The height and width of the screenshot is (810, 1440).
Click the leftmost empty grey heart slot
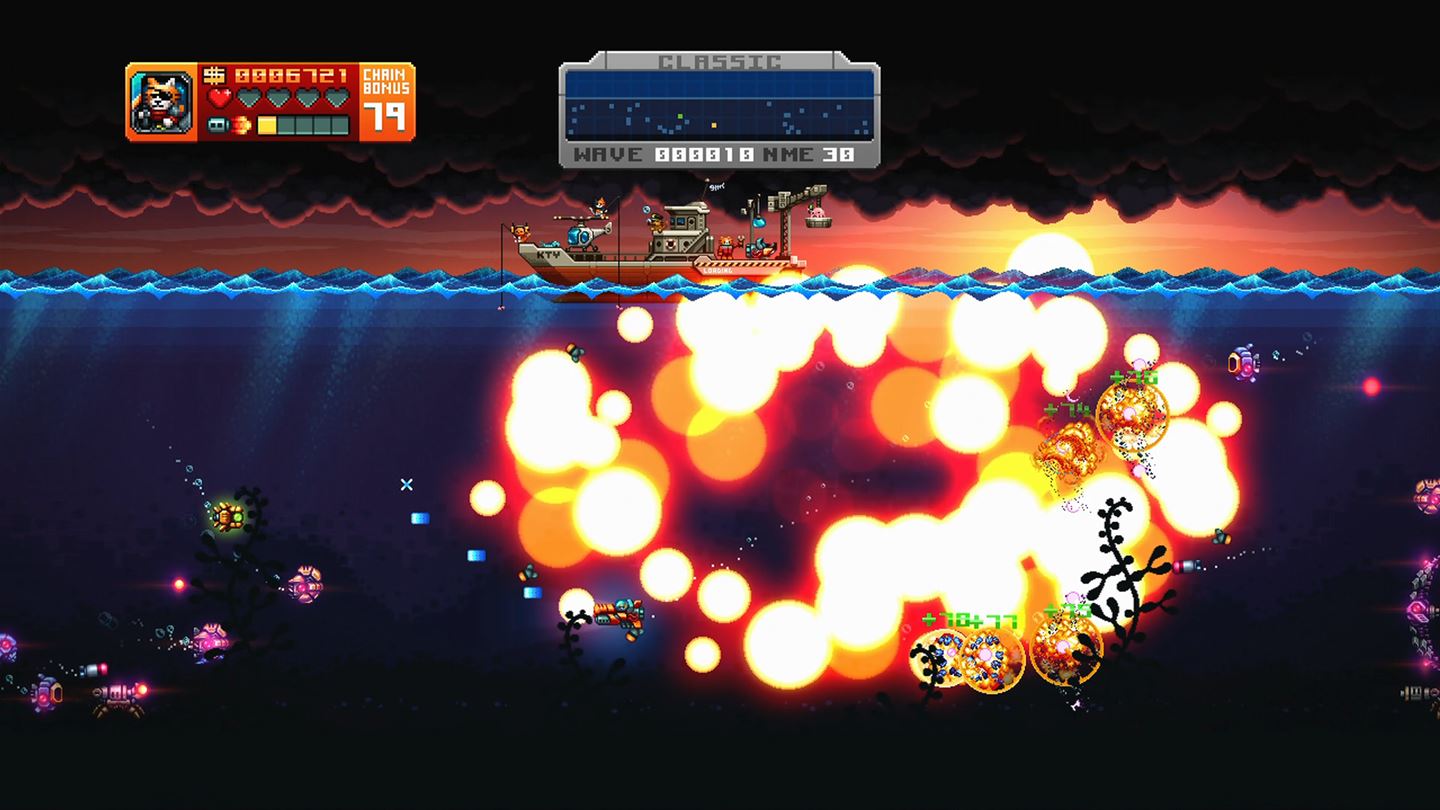pos(248,96)
